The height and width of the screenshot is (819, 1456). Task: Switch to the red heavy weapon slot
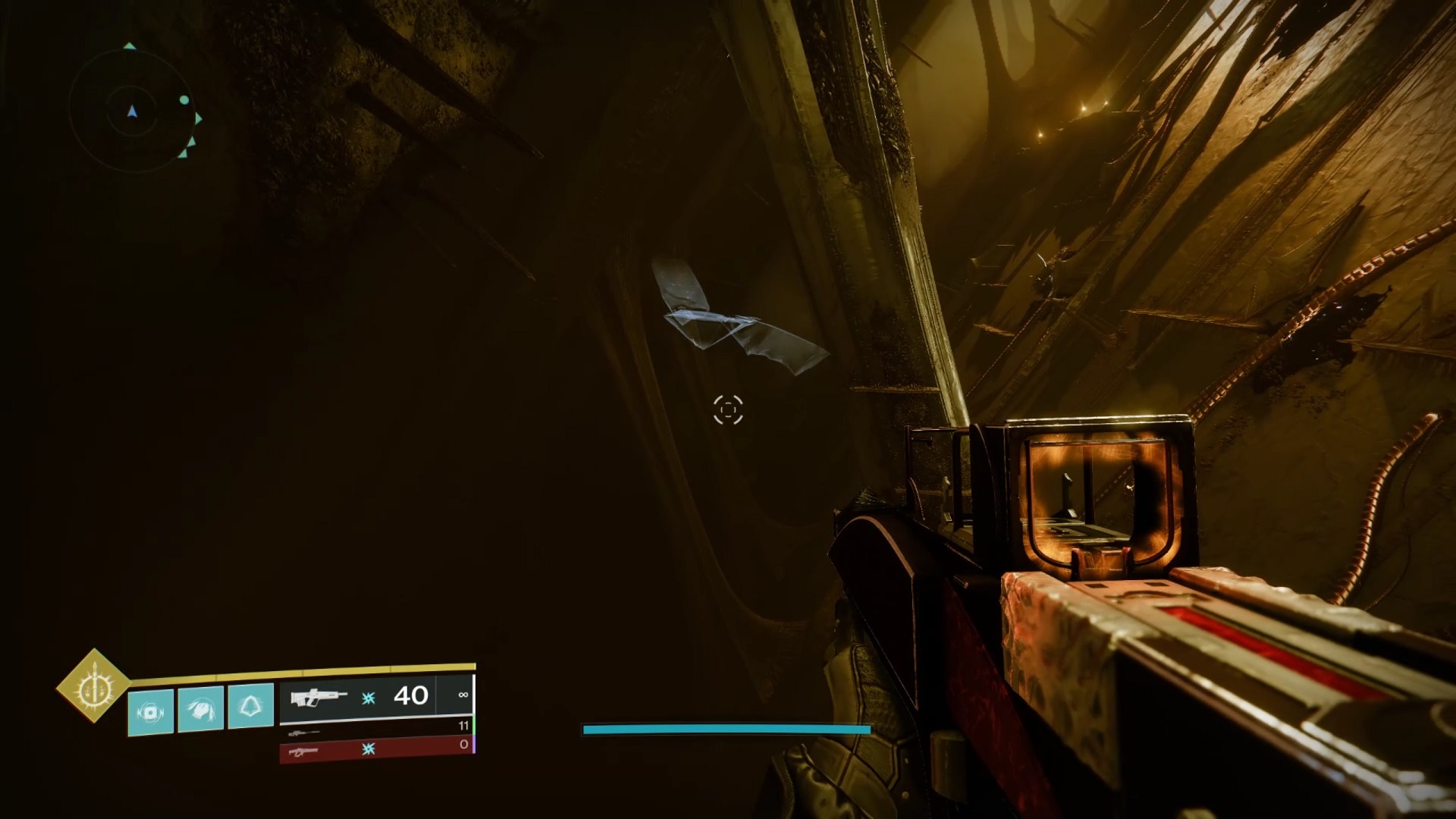pos(377,749)
